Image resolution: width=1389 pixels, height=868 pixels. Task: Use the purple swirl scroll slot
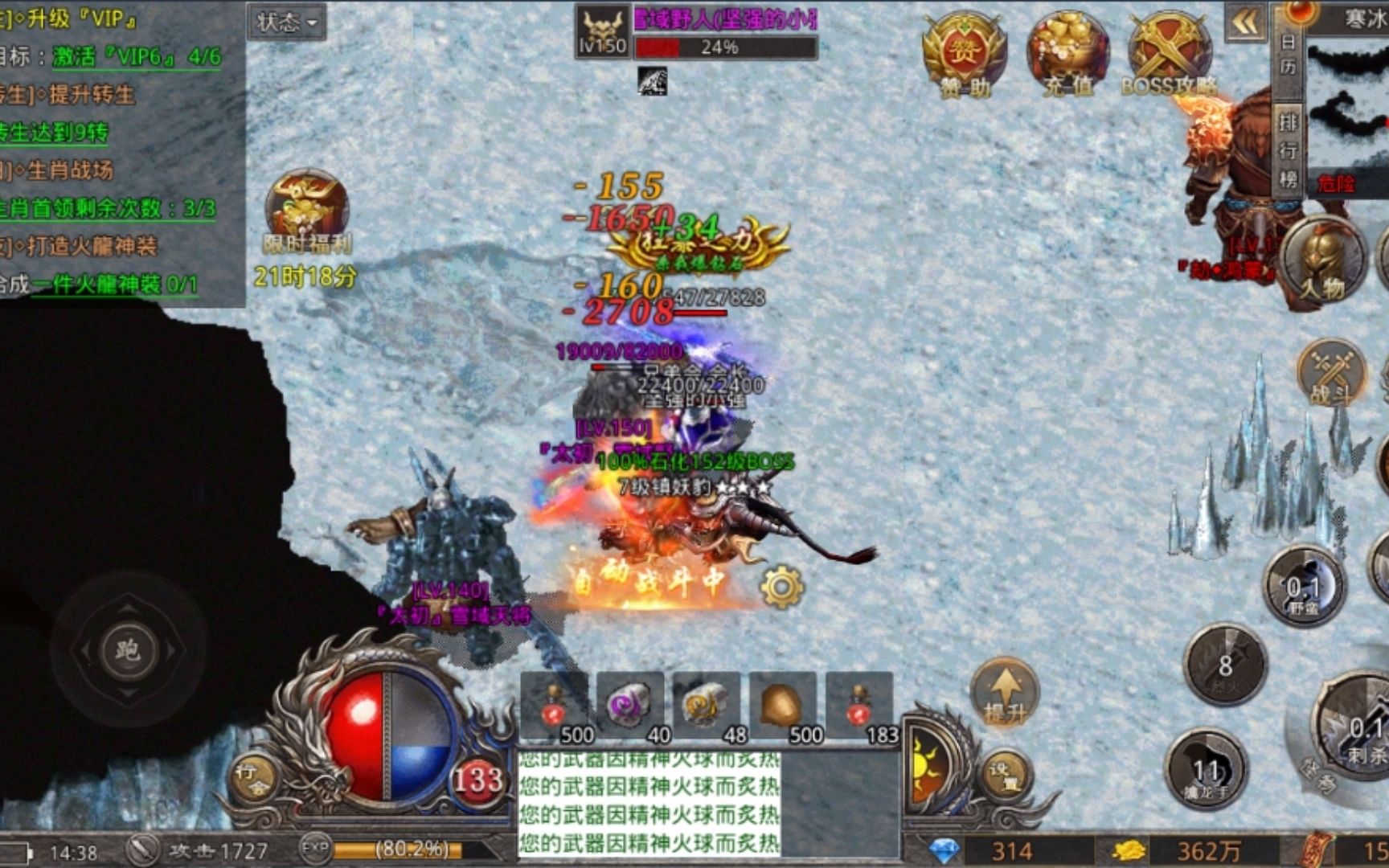[630, 706]
